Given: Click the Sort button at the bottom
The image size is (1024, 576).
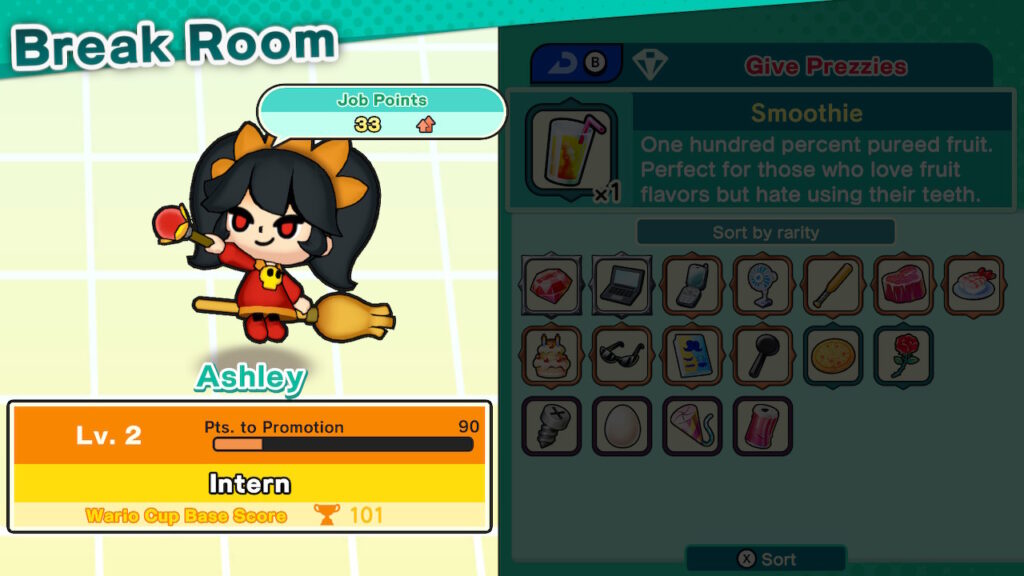Looking at the screenshot, I should 765,559.
